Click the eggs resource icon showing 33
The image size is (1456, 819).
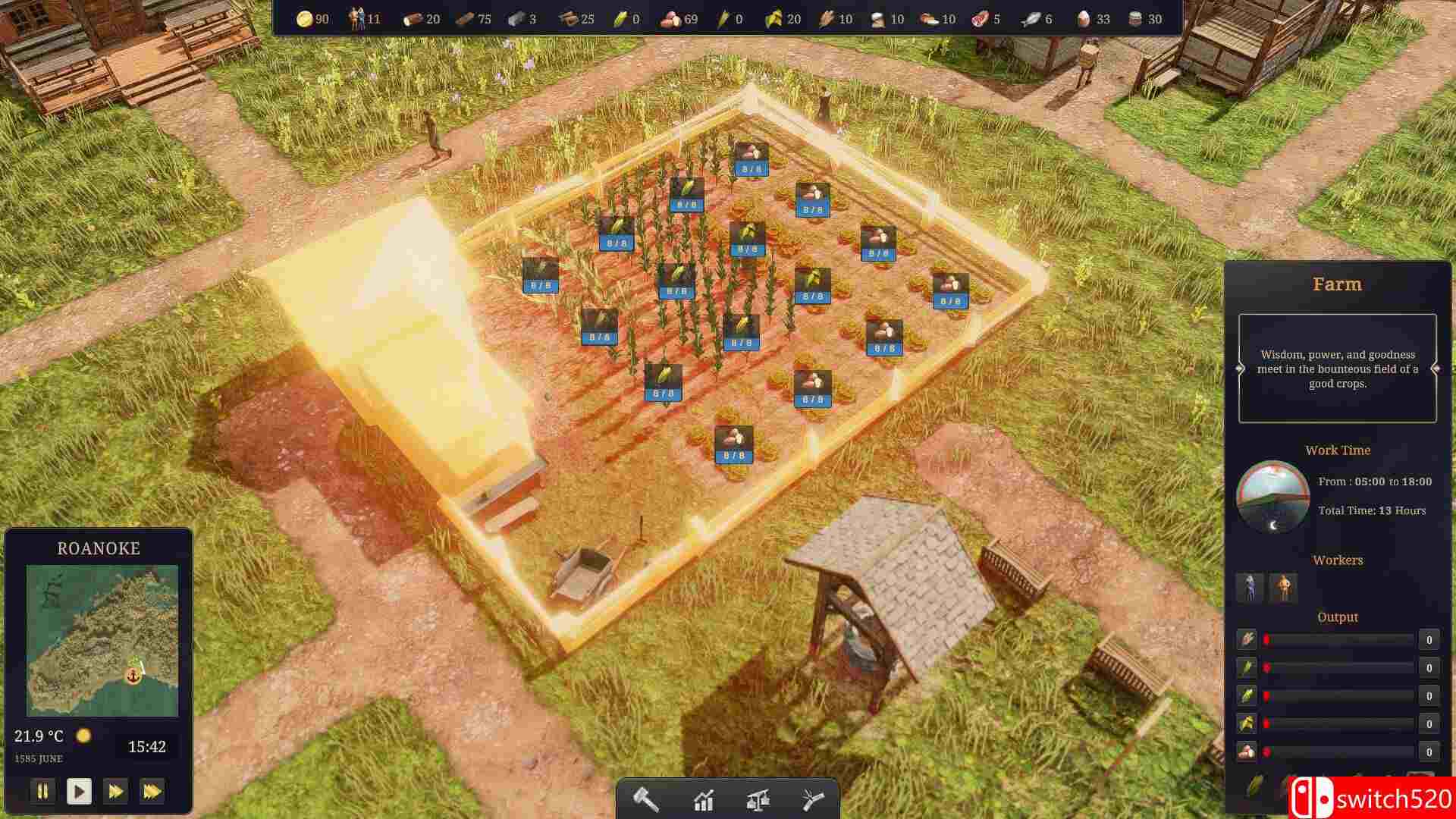pyautogui.click(x=1083, y=19)
